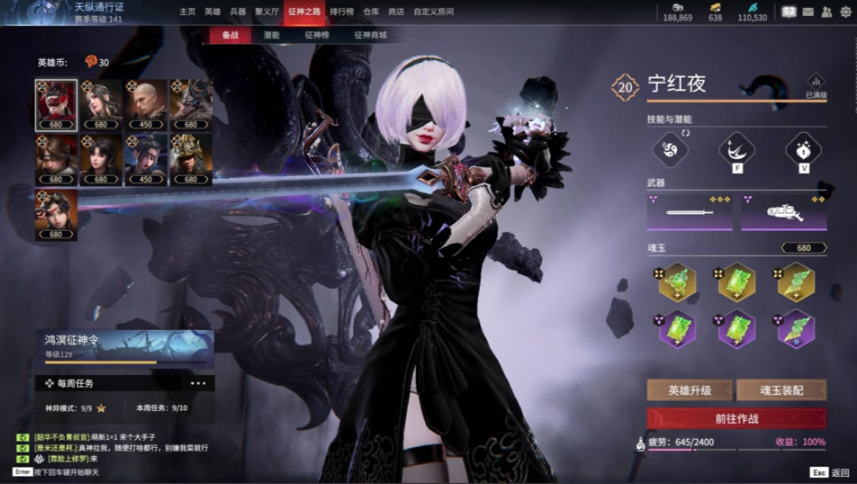Click the skill icon labeled V
Image resolution: width=857 pixels, height=484 pixels.
pyautogui.click(x=803, y=150)
